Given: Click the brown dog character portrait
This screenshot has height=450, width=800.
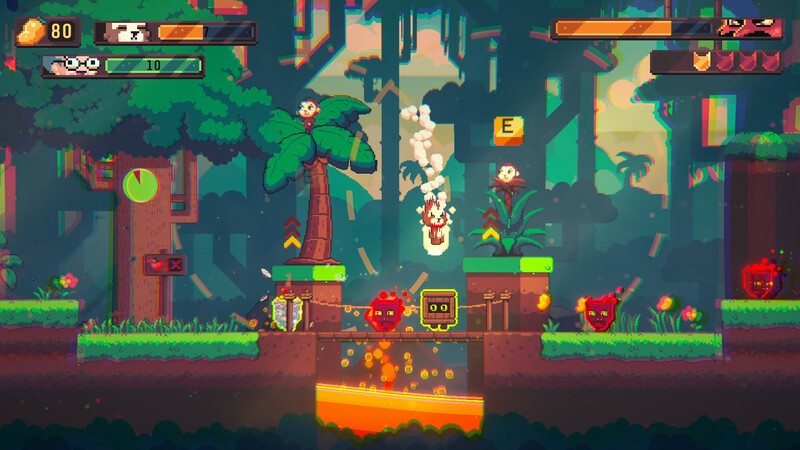Looking at the screenshot, I should 126,32.
